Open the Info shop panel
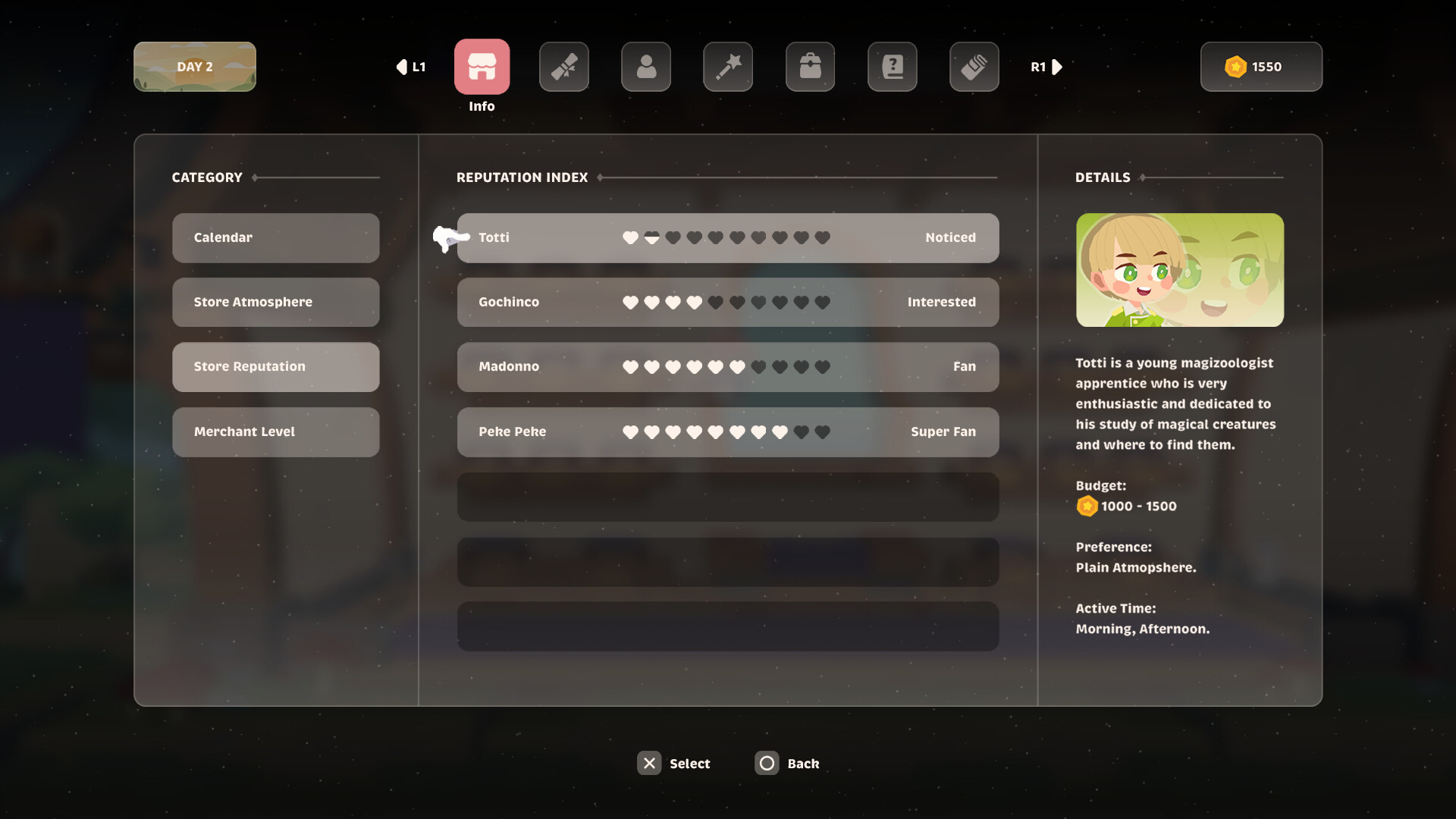This screenshot has width=1456, height=819. (x=482, y=67)
